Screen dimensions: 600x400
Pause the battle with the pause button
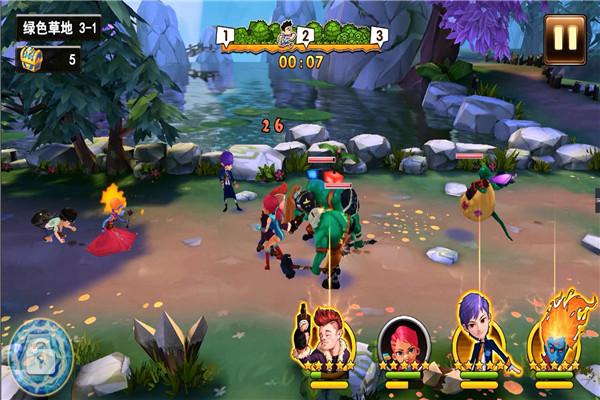pos(565,37)
